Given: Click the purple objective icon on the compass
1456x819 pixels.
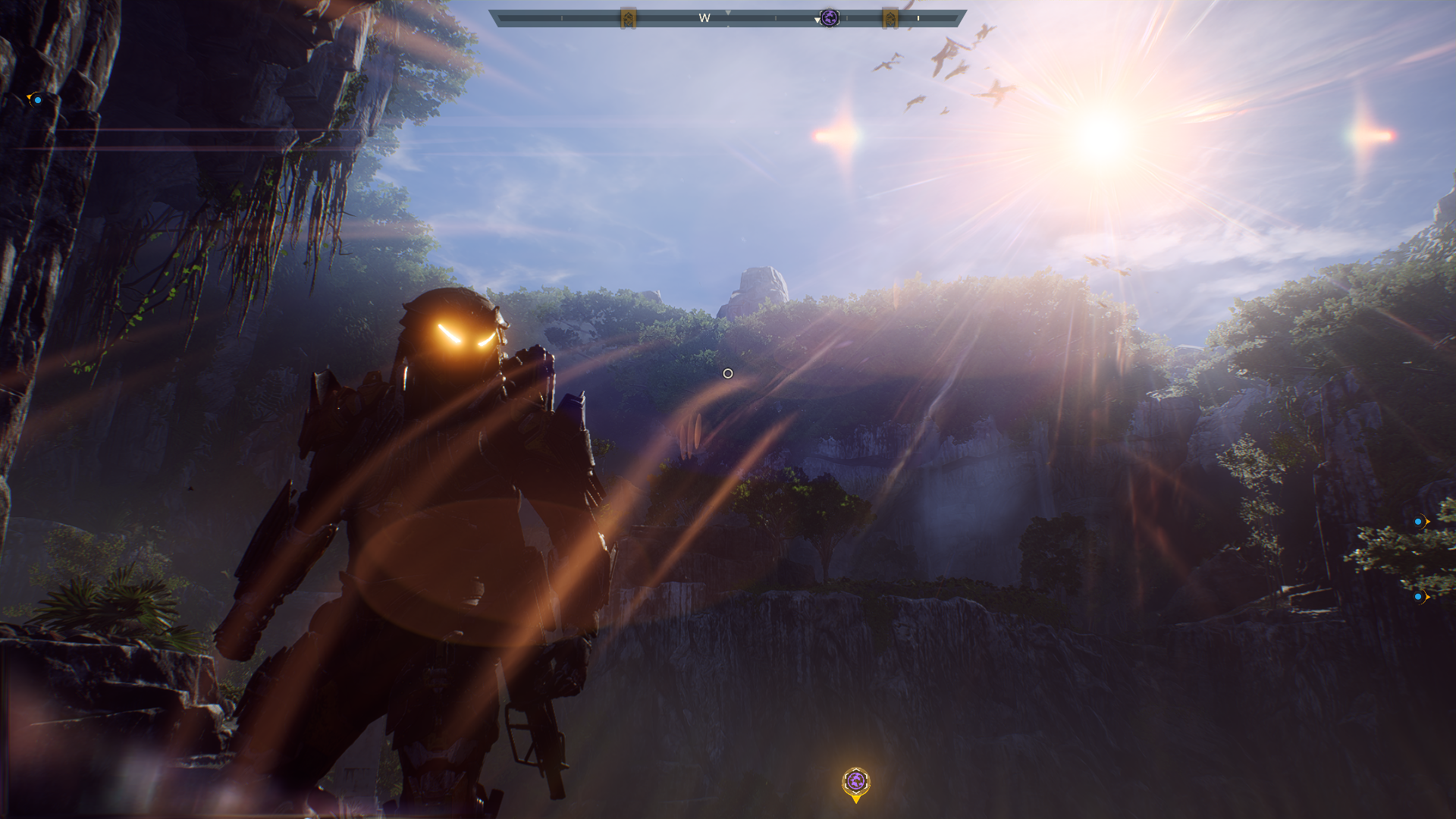Looking at the screenshot, I should click(830, 18).
